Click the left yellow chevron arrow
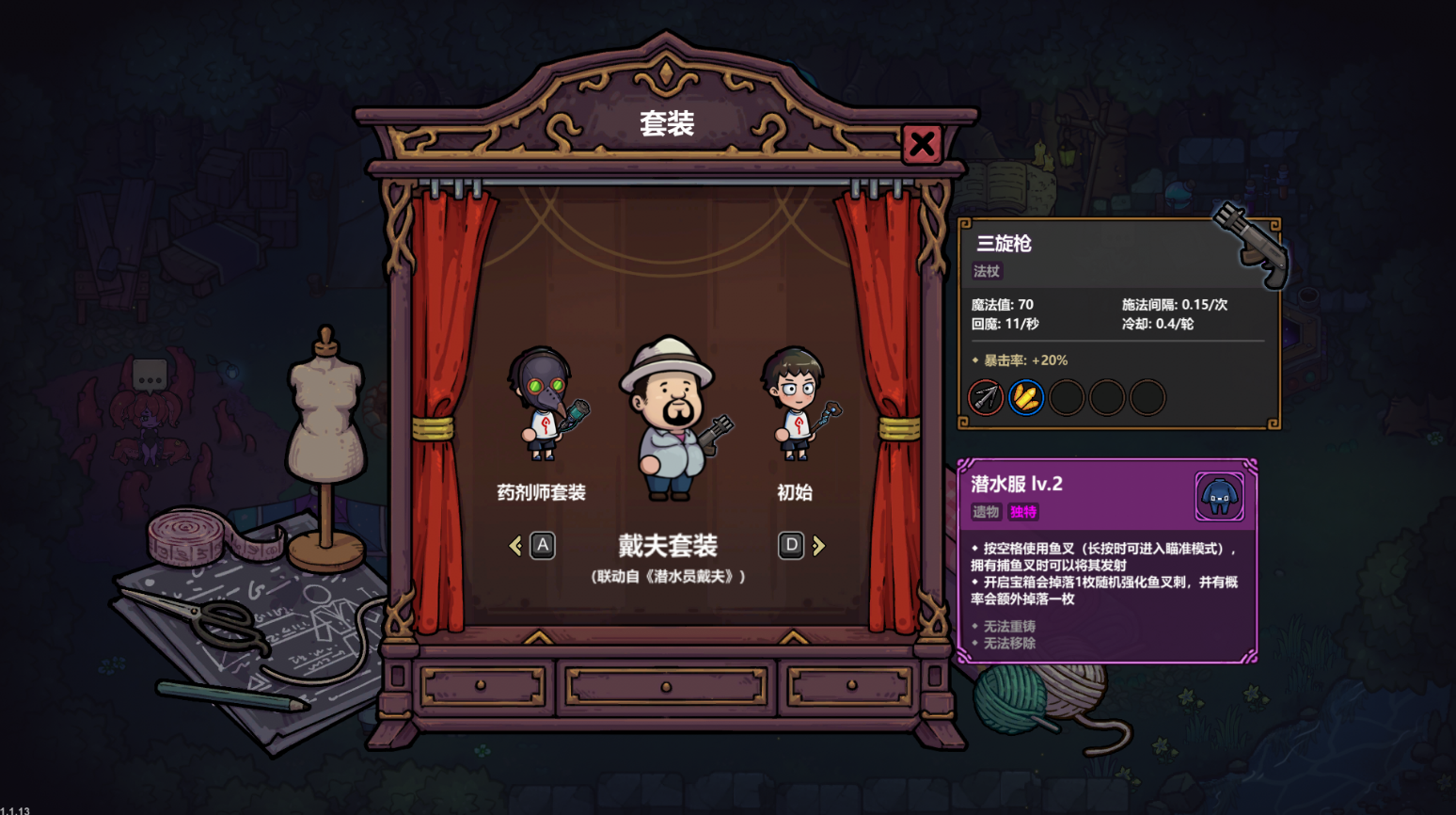The image size is (1456, 815). pyautogui.click(x=515, y=546)
